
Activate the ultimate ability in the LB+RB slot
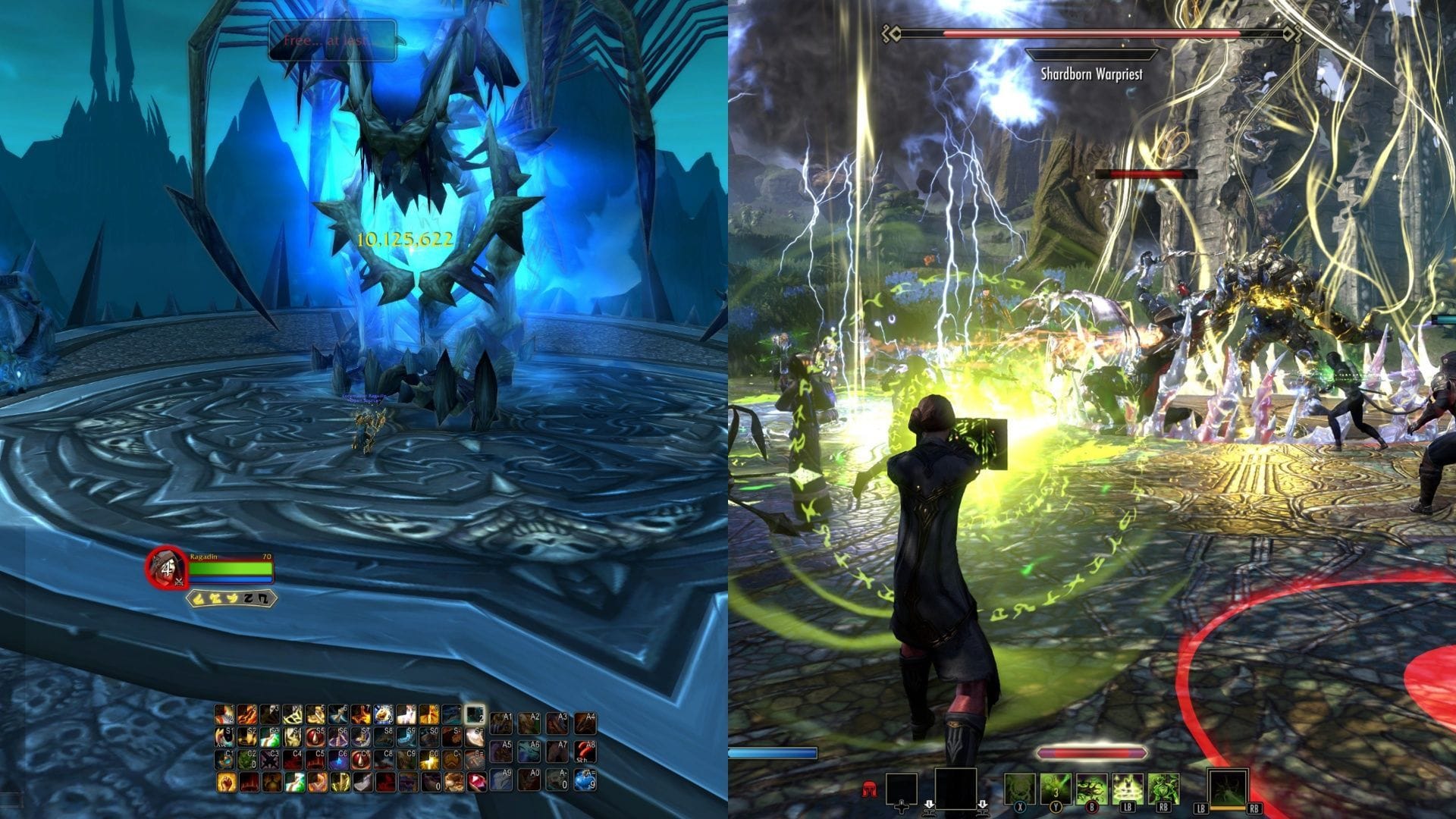(x=1228, y=787)
